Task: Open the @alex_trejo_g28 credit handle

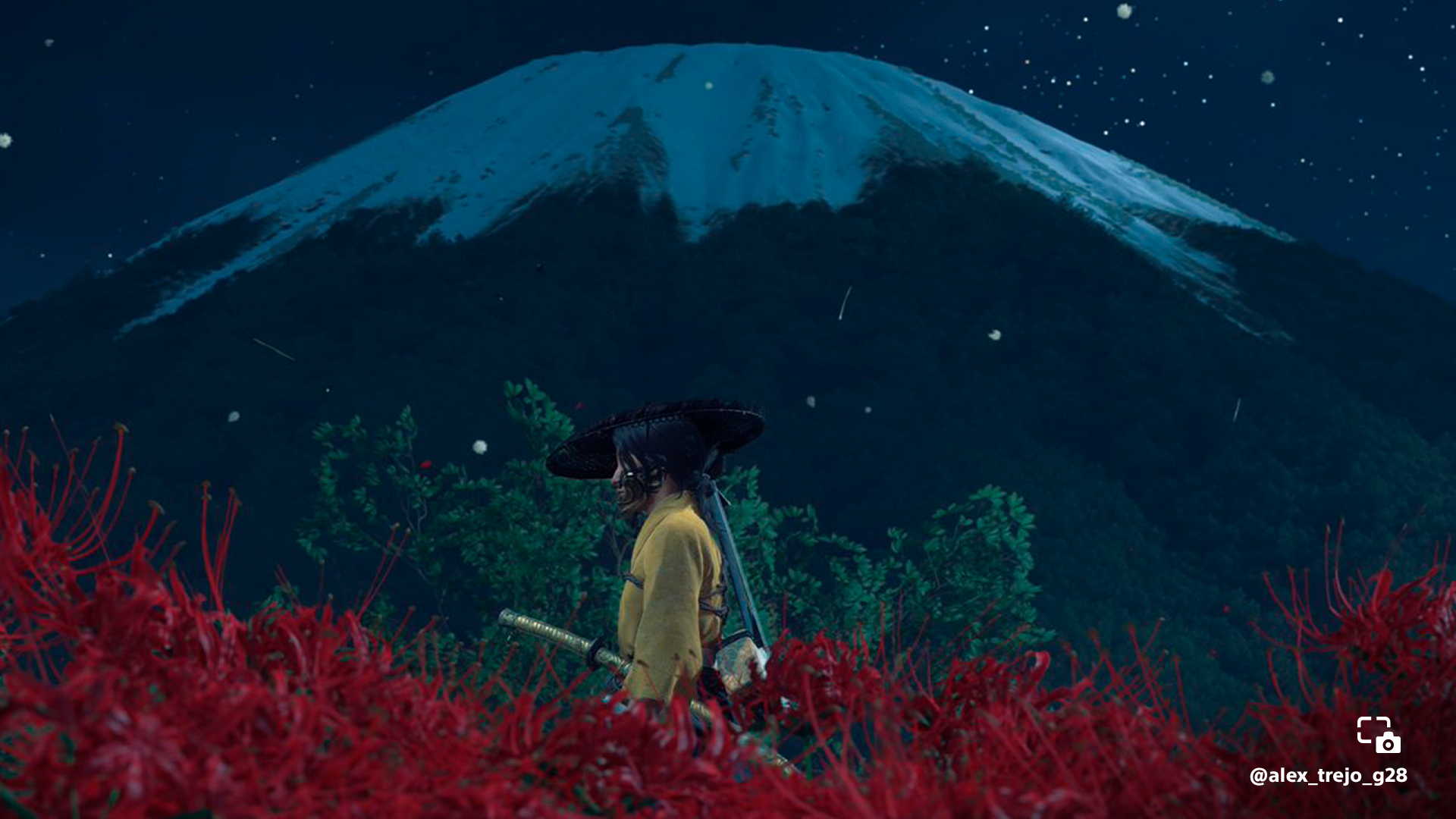Action: pos(1328,776)
